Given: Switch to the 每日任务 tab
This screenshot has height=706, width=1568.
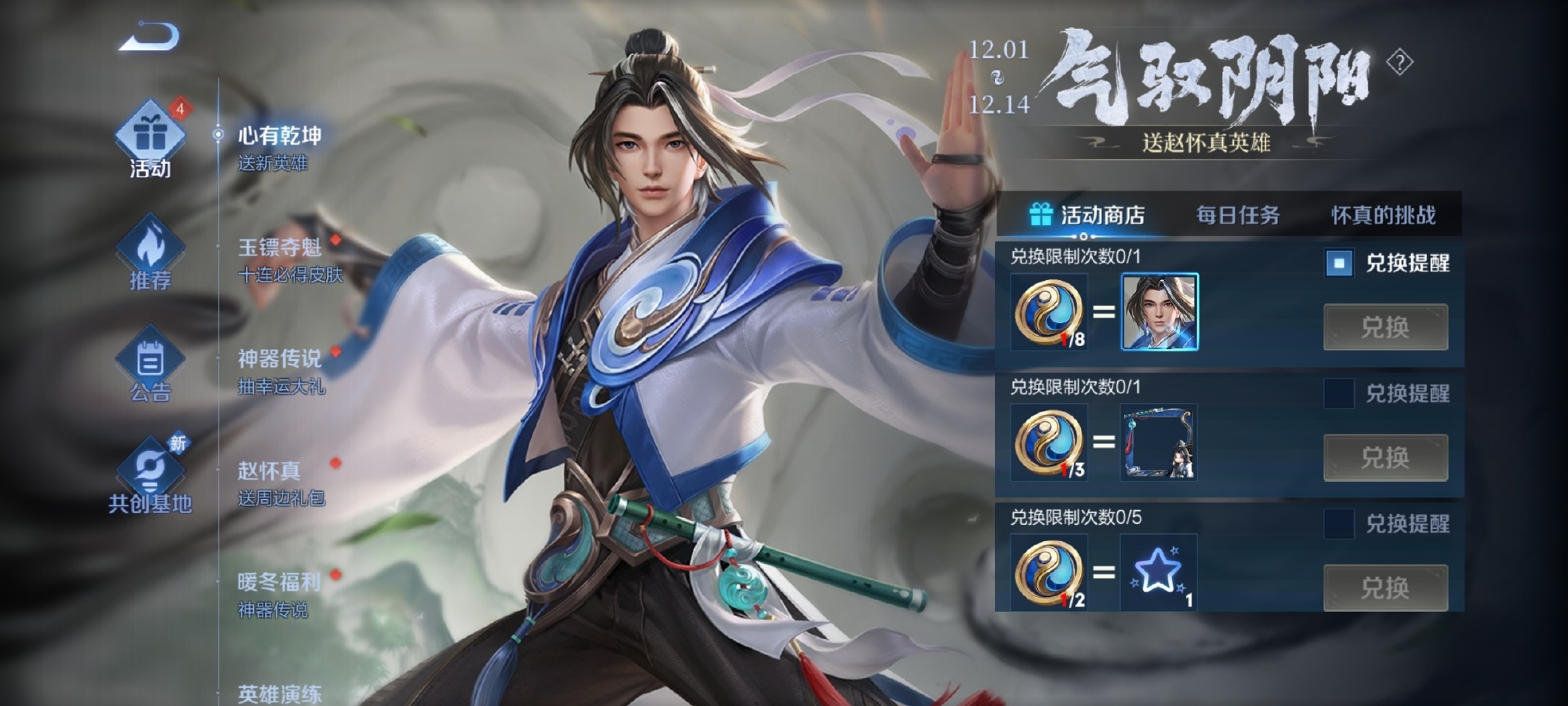Looking at the screenshot, I should click(1237, 215).
